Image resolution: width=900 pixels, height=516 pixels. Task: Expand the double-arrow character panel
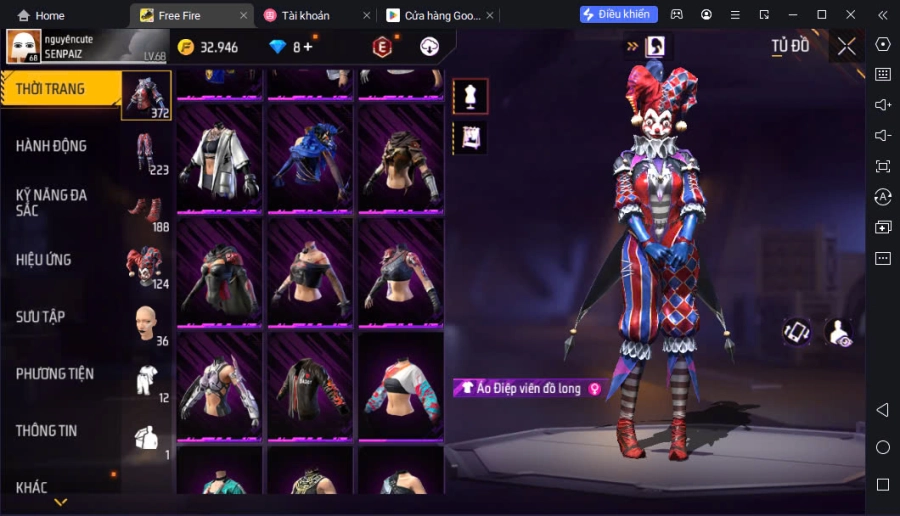632,46
